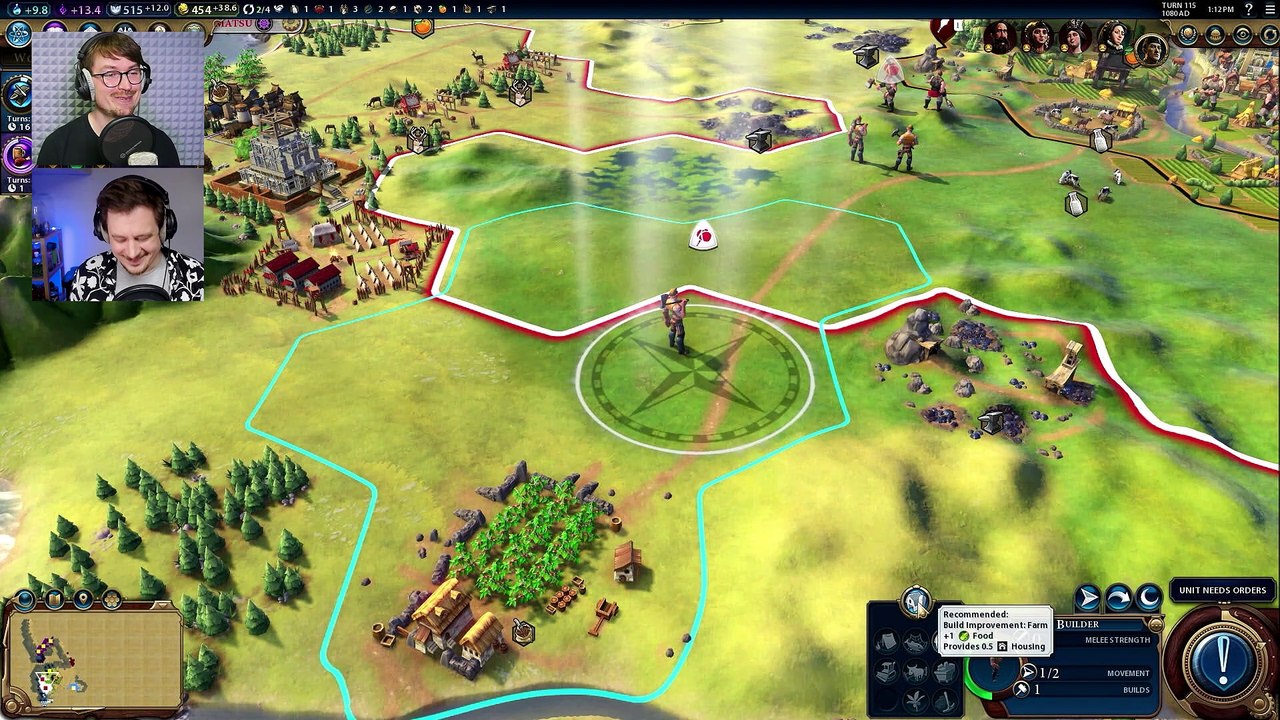Choose the plantation improvement icon
This screenshot has height=720, width=1280.
tap(915, 701)
